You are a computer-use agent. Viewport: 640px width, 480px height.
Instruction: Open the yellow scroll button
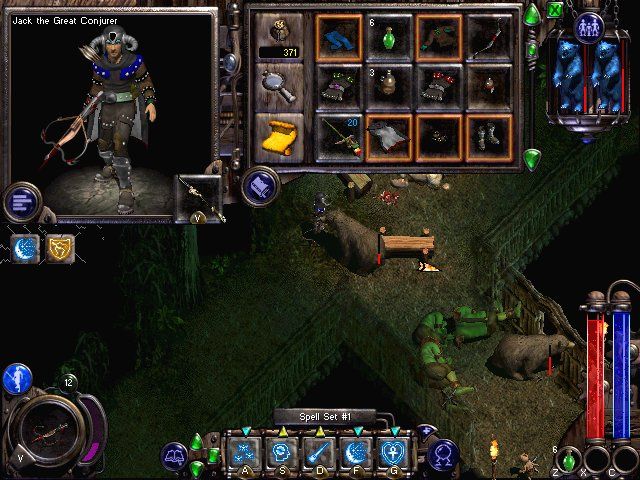coord(278,136)
